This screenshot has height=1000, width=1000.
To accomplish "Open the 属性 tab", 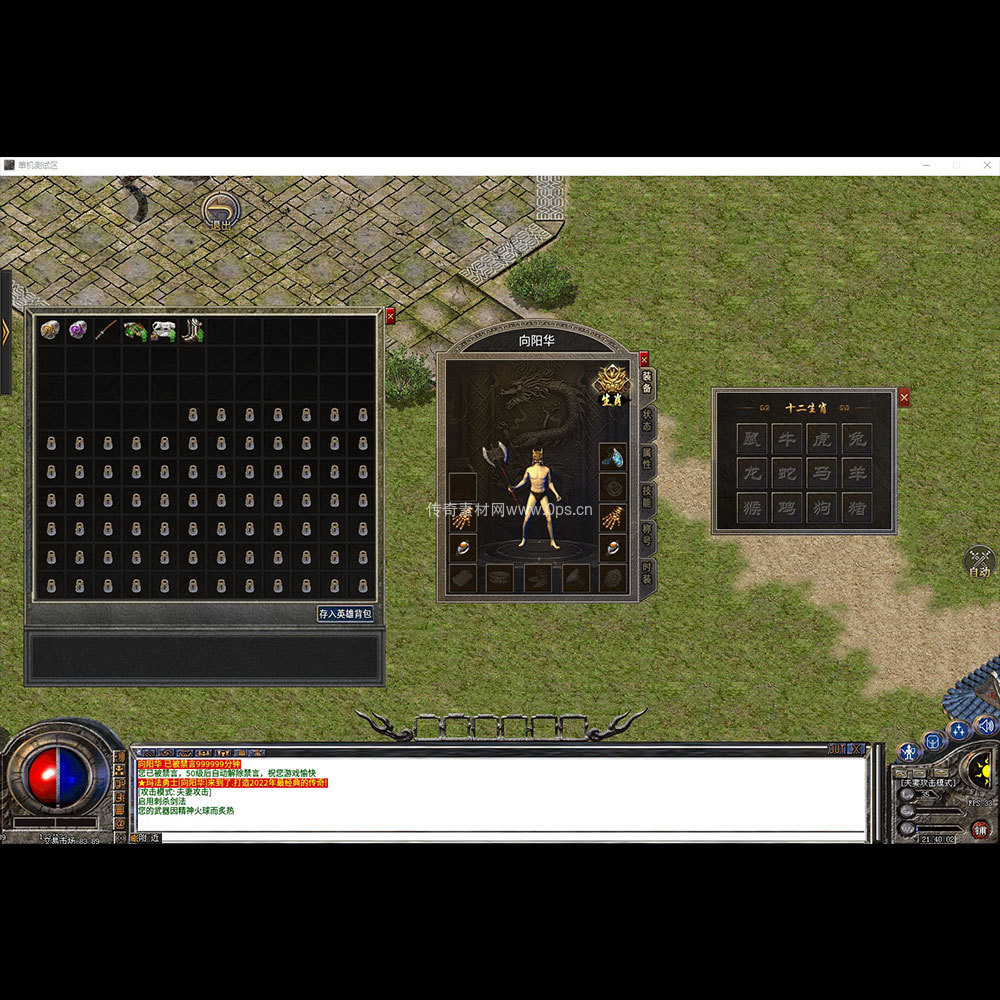I will click(647, 456).
